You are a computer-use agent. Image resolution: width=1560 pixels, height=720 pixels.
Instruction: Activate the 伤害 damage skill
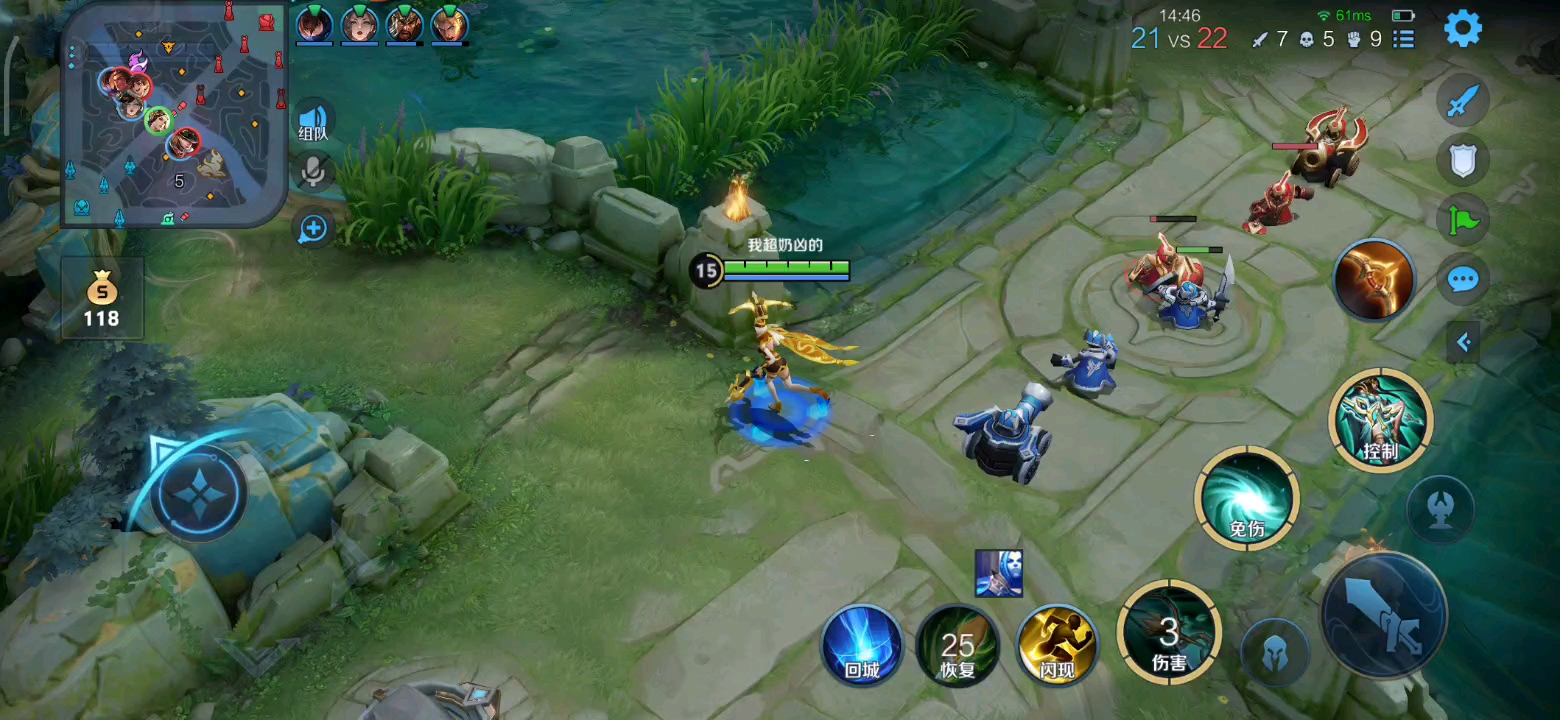tap(1168, 632)
